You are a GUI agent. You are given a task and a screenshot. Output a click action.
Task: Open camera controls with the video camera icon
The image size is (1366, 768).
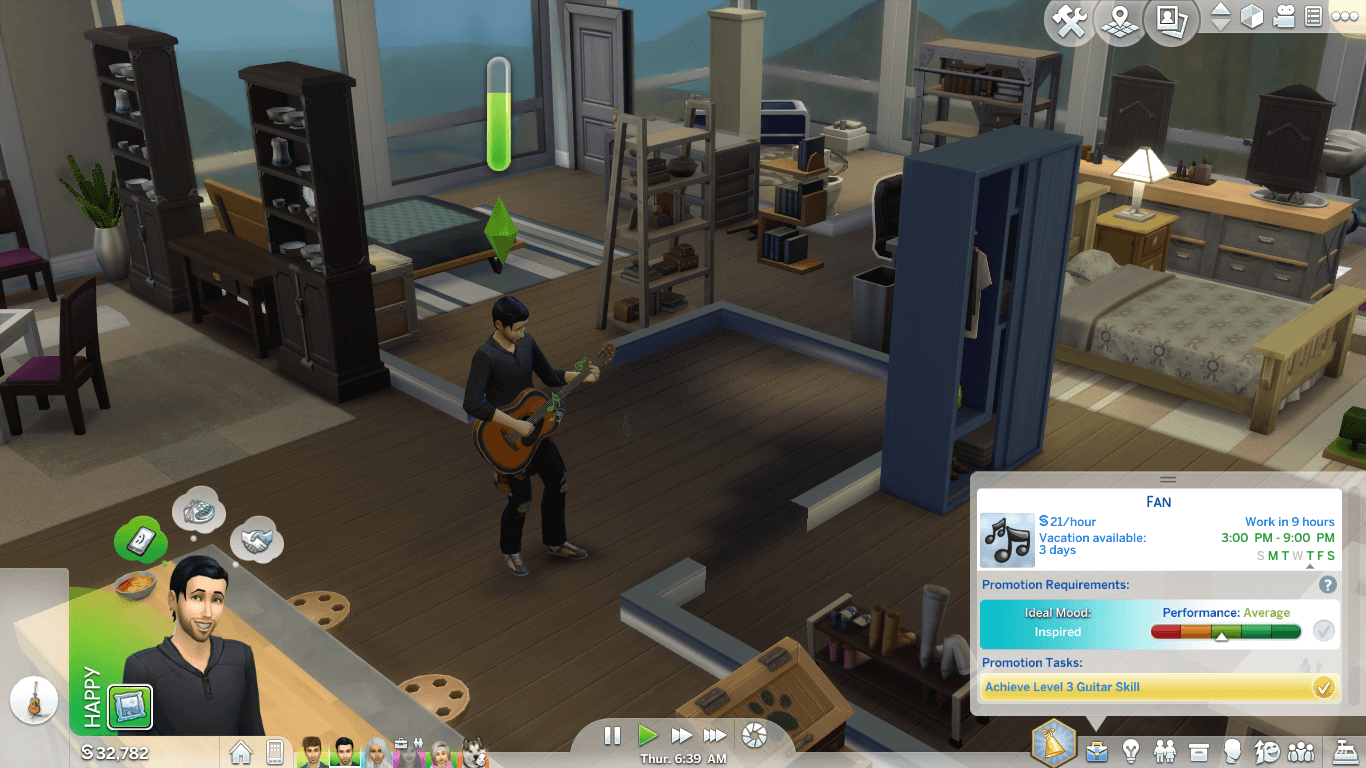click(x=1284, y=17)
